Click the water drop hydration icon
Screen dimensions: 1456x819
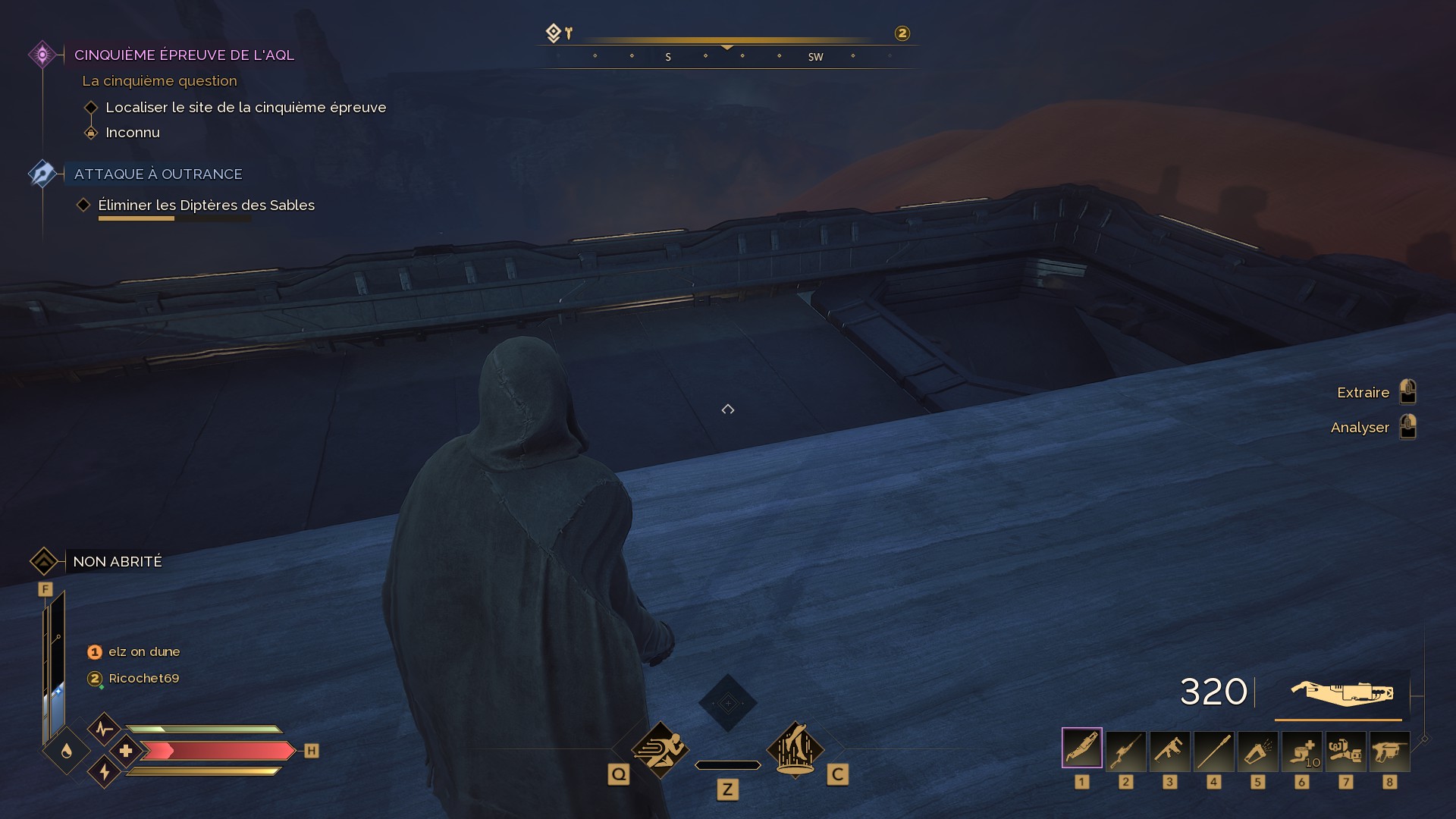click(67, 751)
